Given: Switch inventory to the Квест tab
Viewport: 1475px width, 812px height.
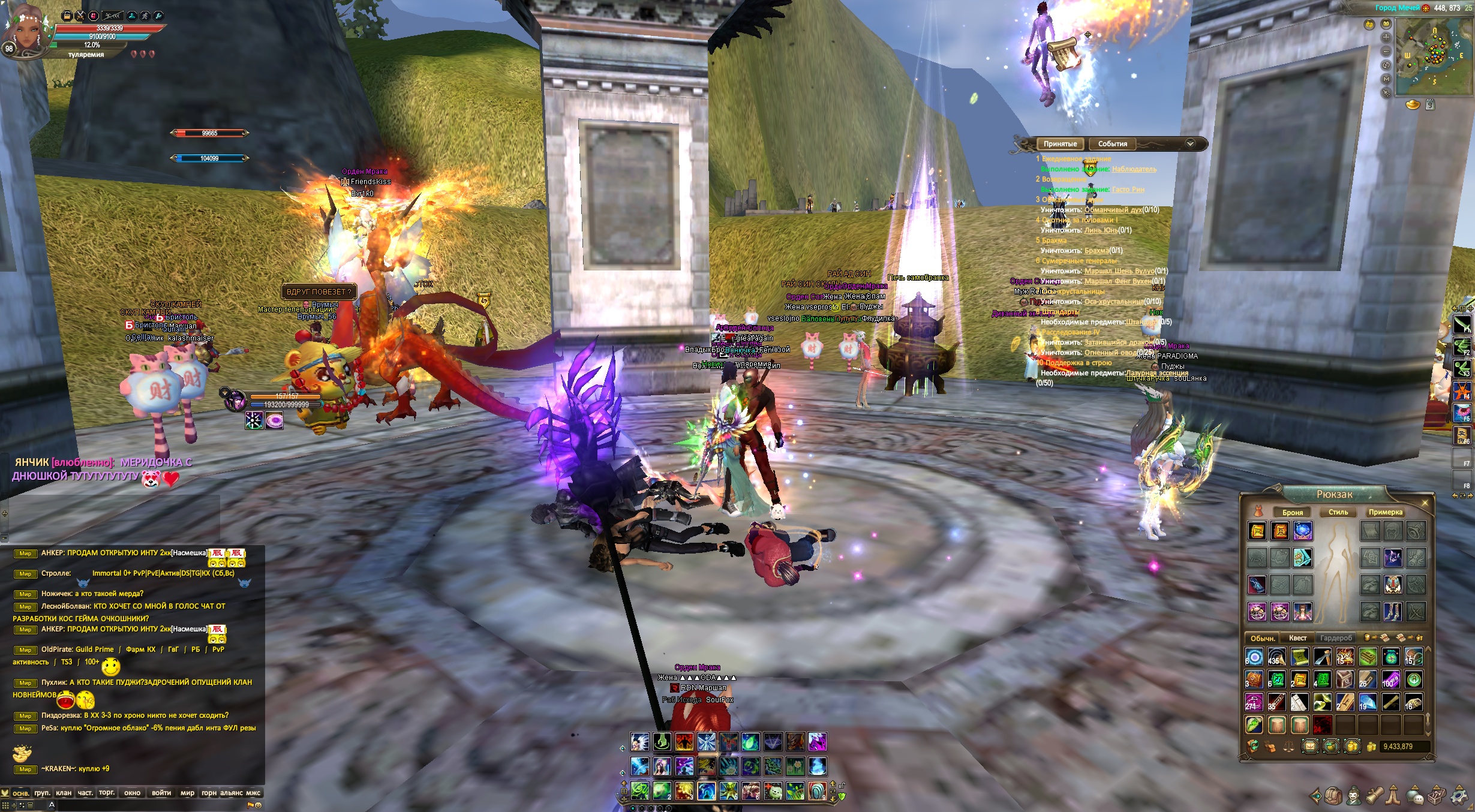Looking at the screenshot, I should (x=1297, y=638).
